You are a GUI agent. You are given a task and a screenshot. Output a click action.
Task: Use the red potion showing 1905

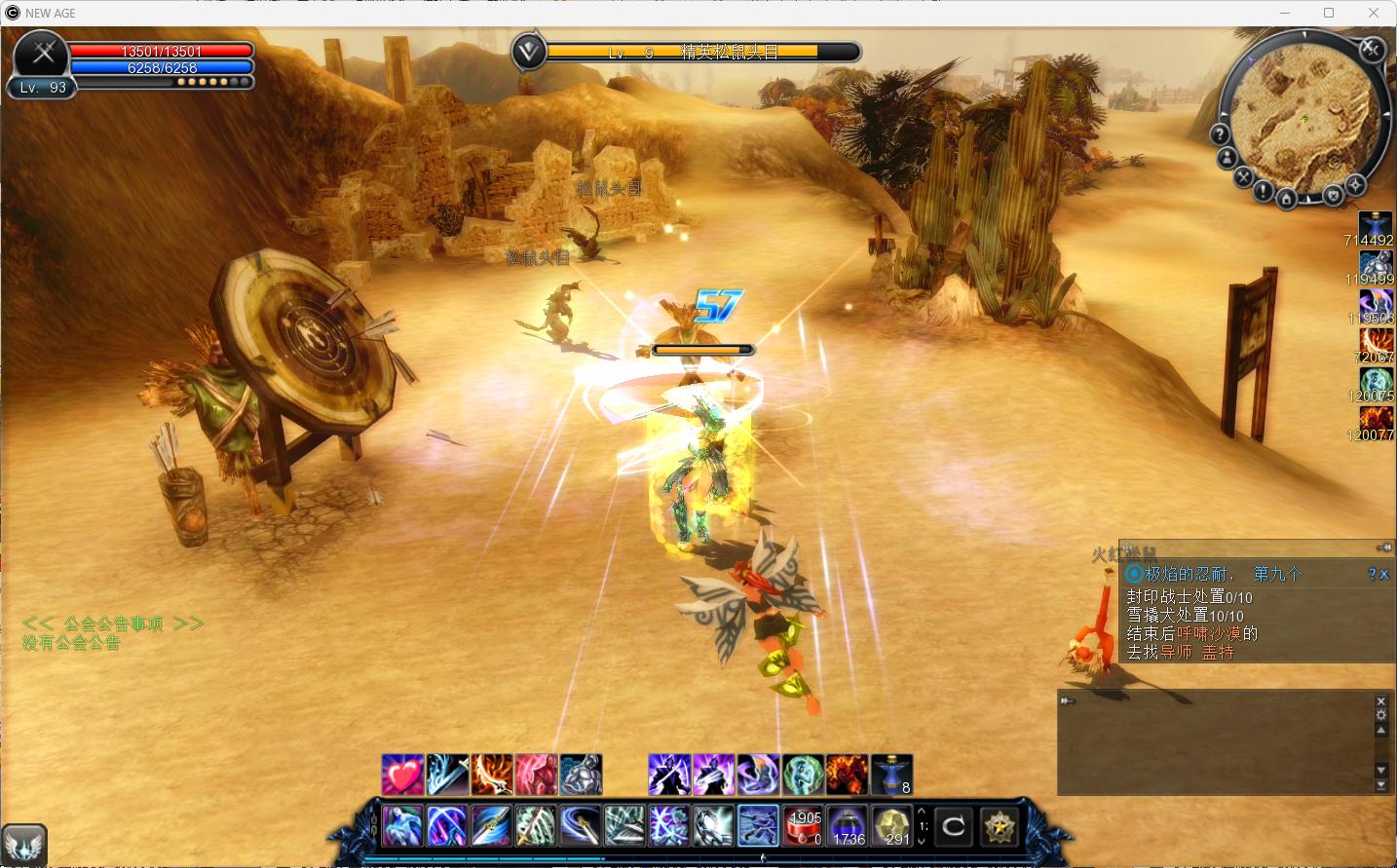point(804,826)
